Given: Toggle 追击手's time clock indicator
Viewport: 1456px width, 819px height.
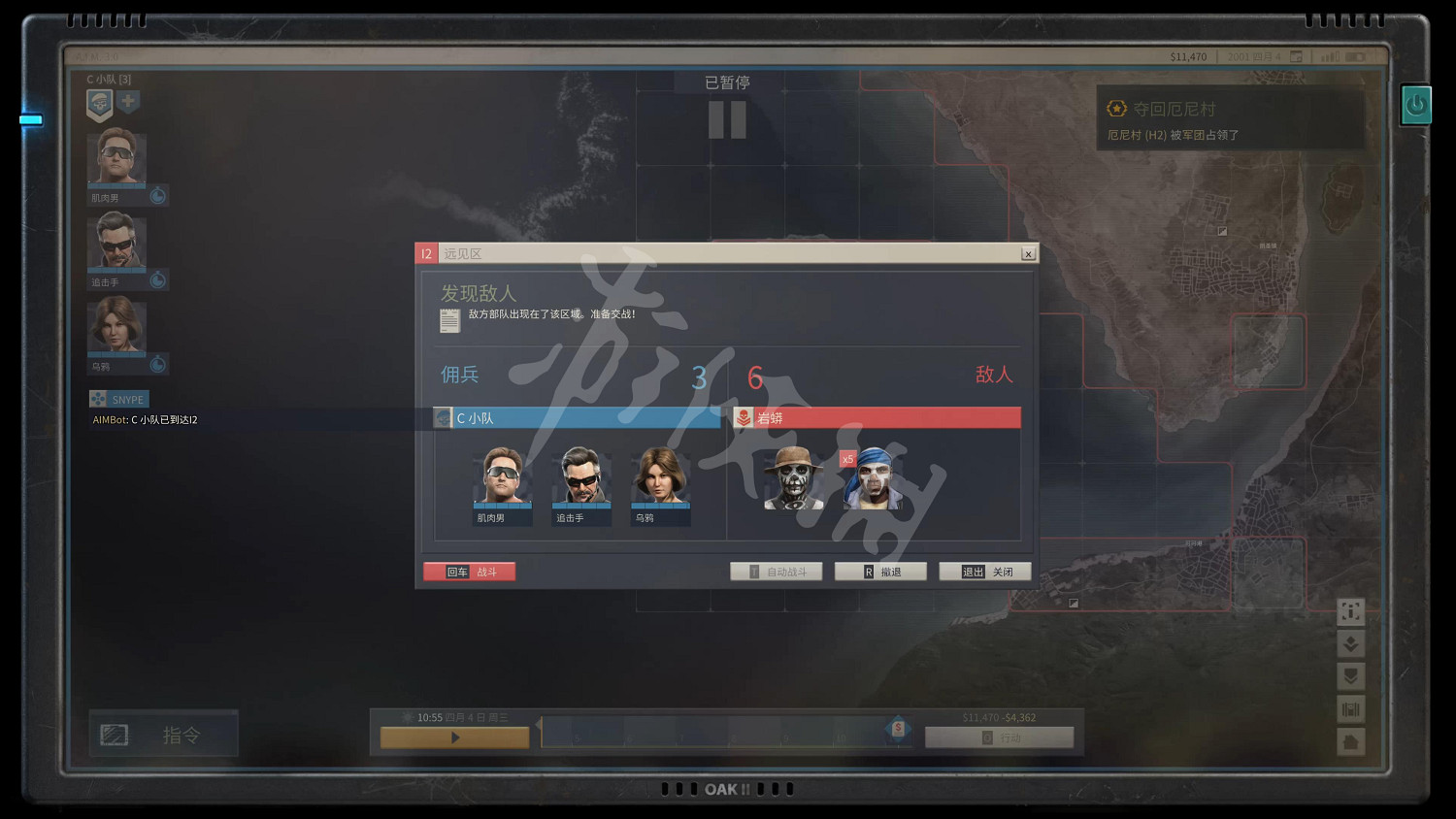Looking at the screenshot, I should point(158,279).
